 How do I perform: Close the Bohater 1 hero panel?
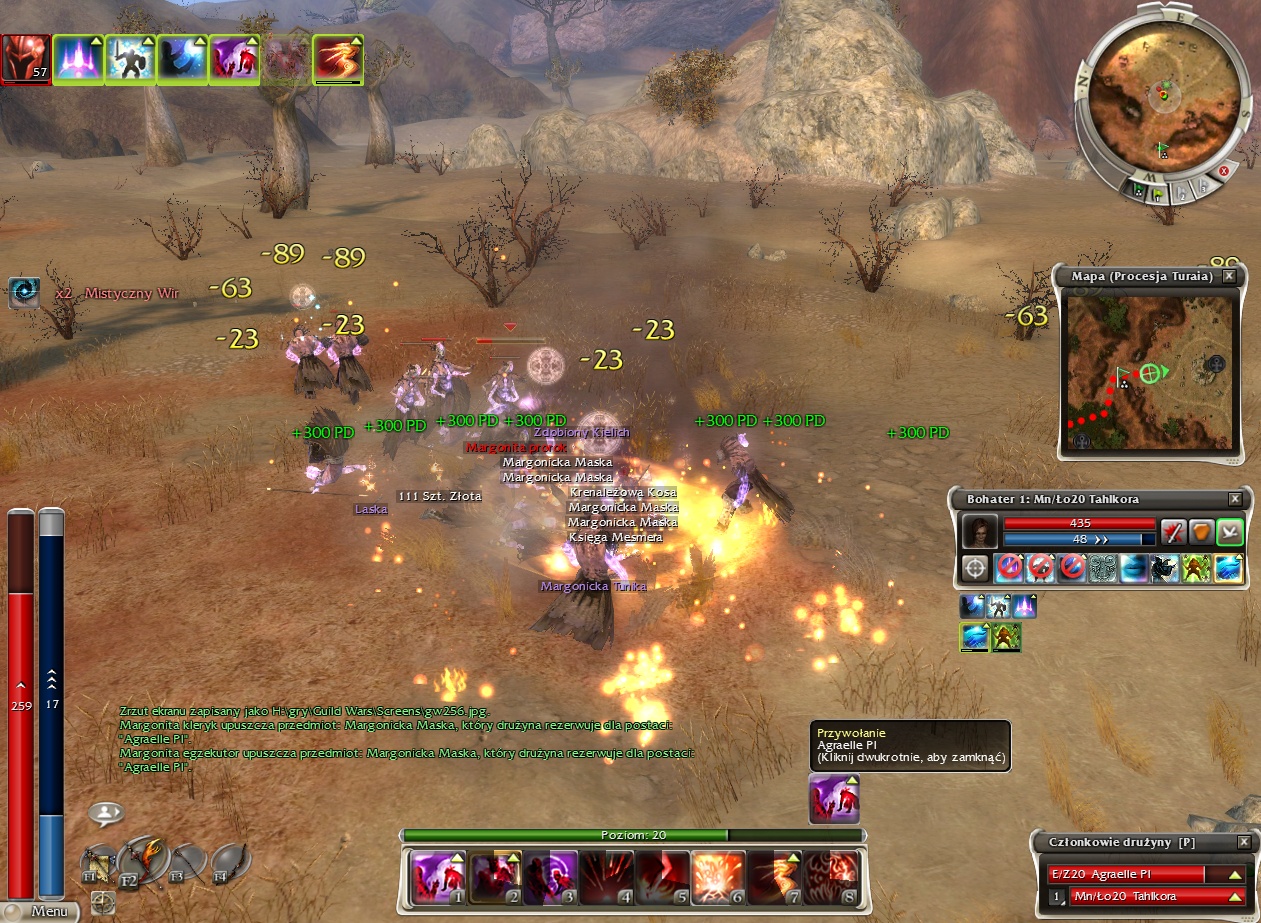1234,499
